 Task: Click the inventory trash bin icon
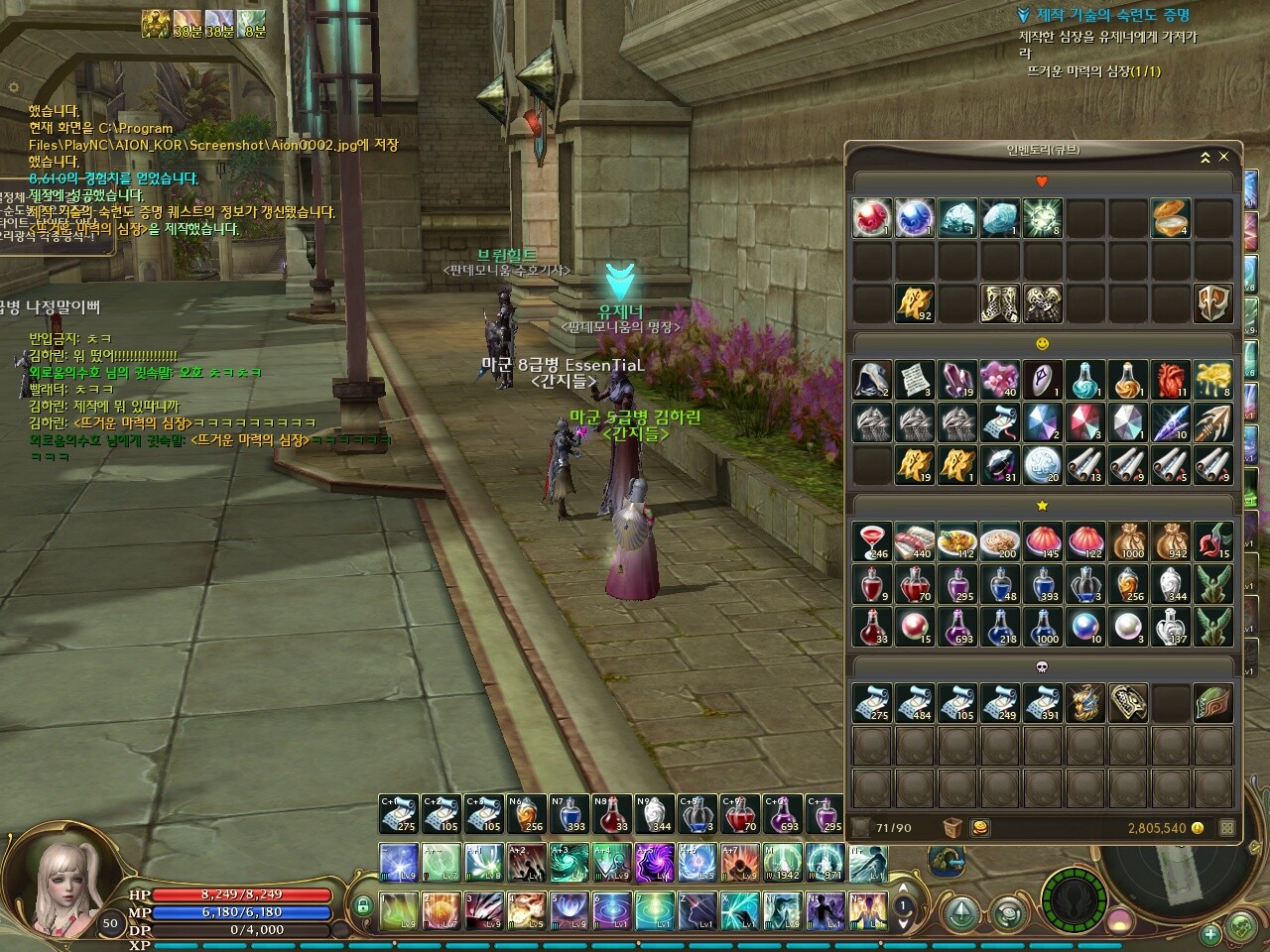click(952, 828)
